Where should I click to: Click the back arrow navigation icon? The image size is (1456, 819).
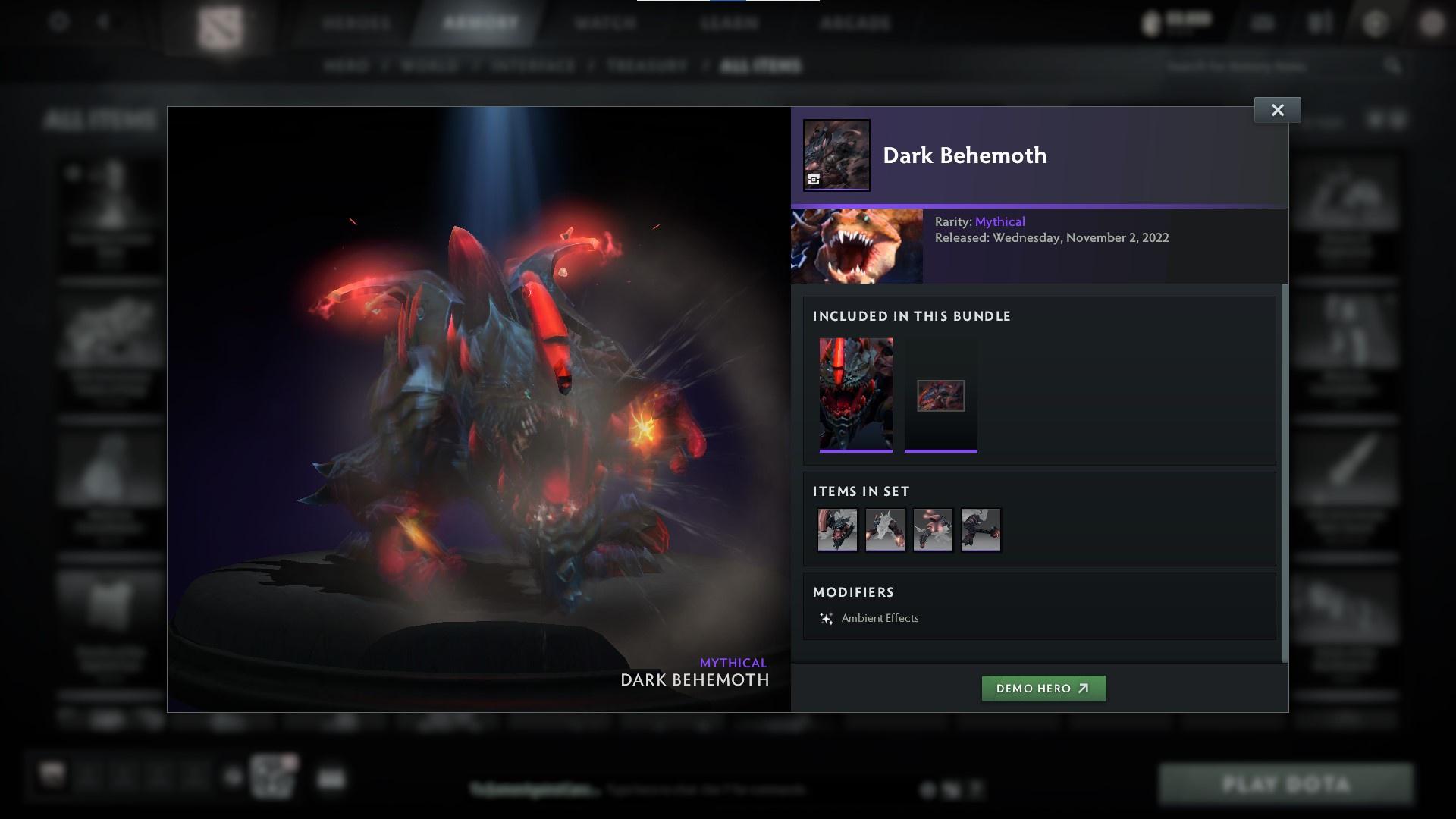[x=103, y=20]
